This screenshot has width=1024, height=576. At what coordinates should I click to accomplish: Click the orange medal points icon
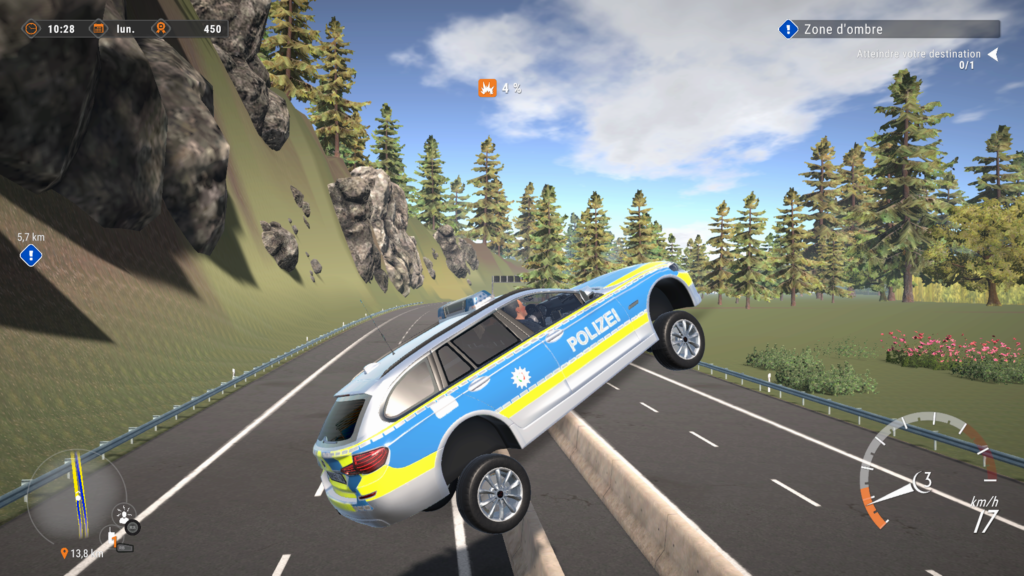(160, 29)
